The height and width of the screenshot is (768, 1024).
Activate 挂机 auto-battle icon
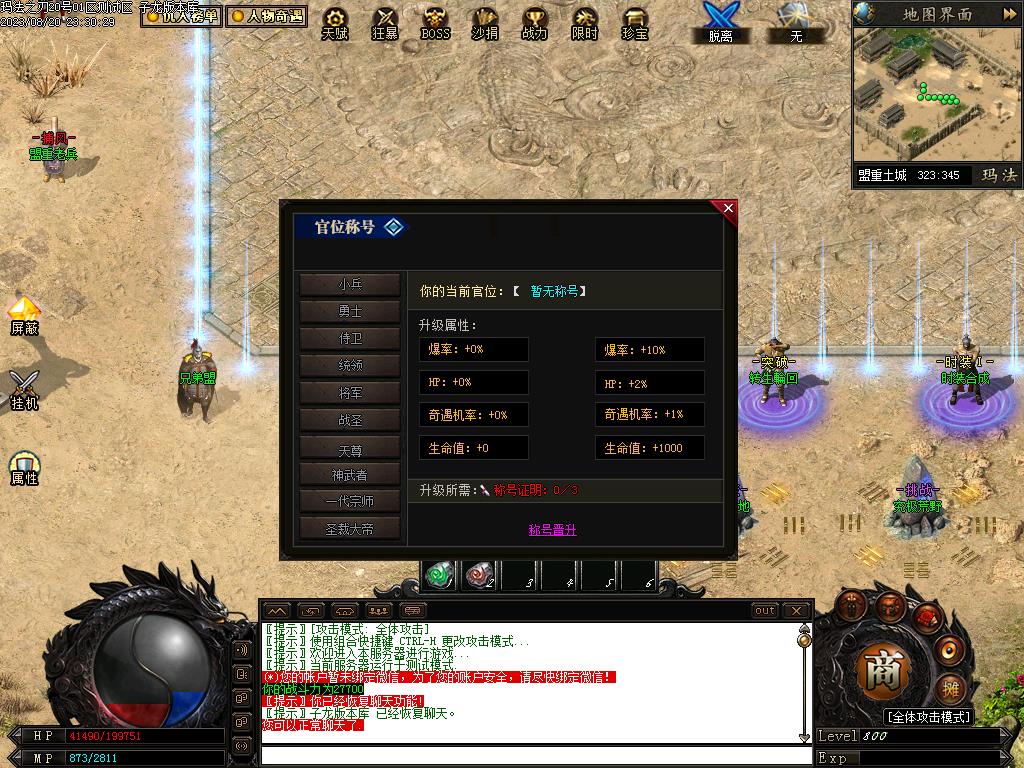point(25,389)
